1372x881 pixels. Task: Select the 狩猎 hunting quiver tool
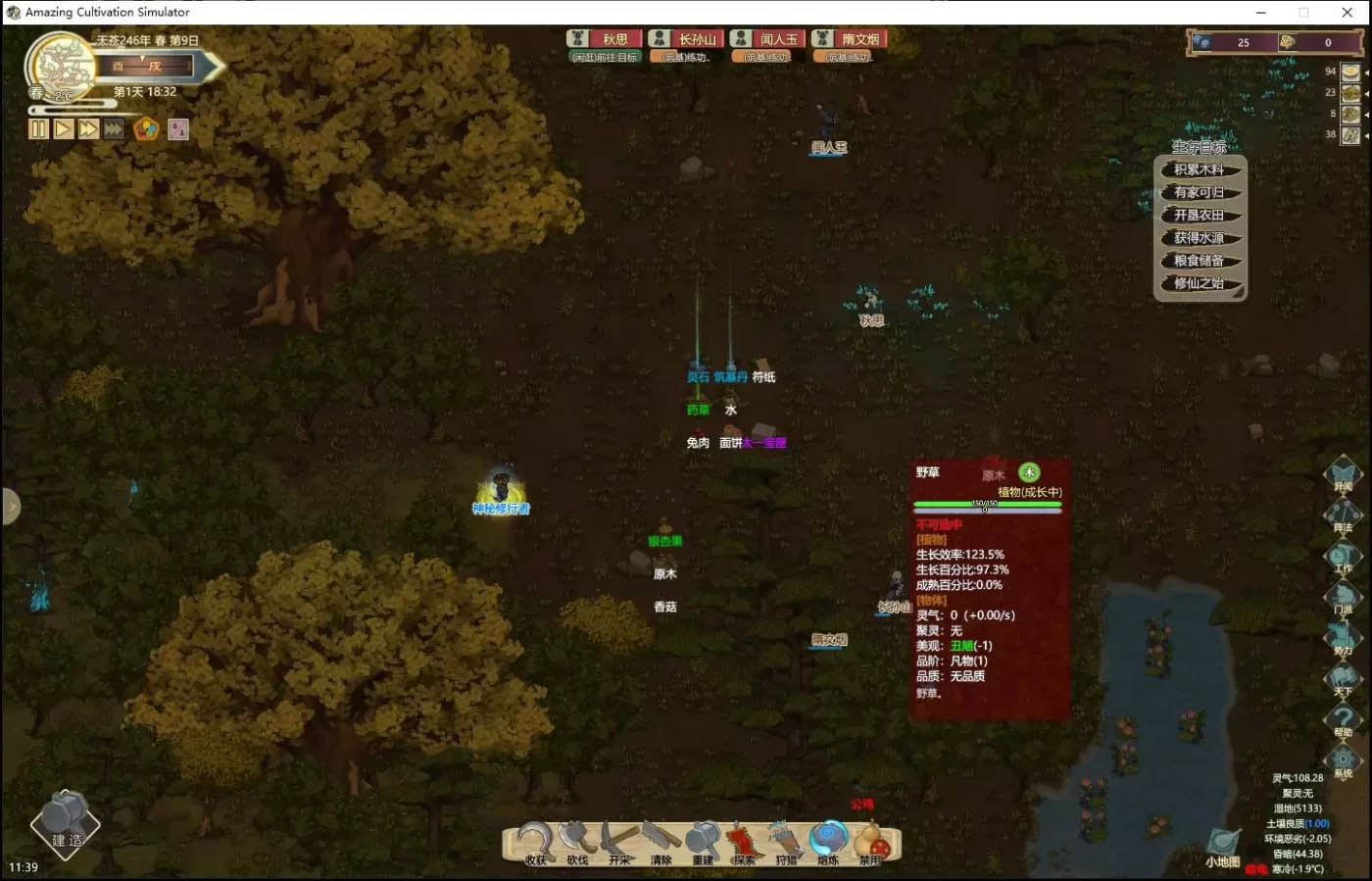(x=786, y=843)
